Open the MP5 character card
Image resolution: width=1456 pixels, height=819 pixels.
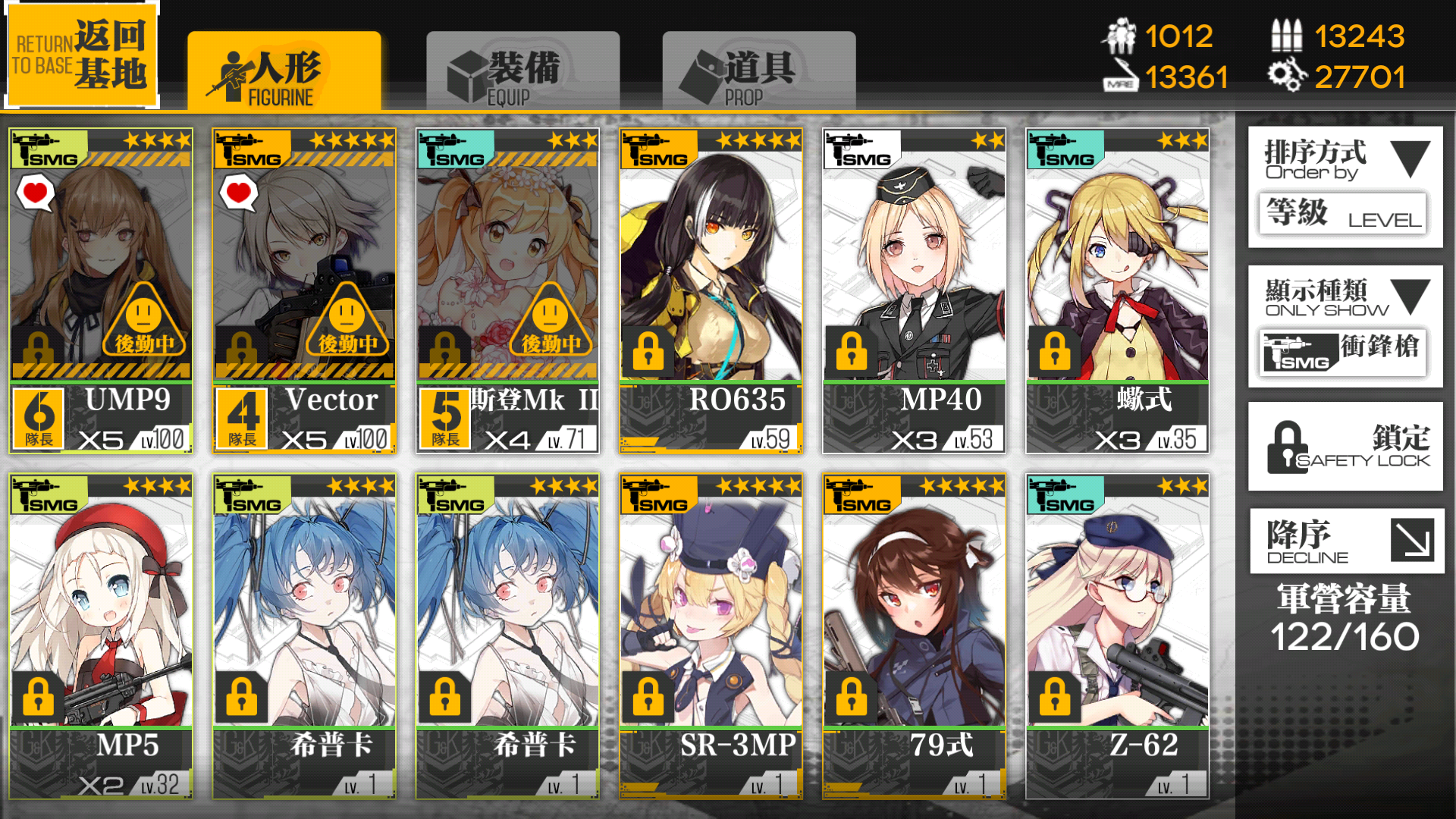tap(101, 635)
